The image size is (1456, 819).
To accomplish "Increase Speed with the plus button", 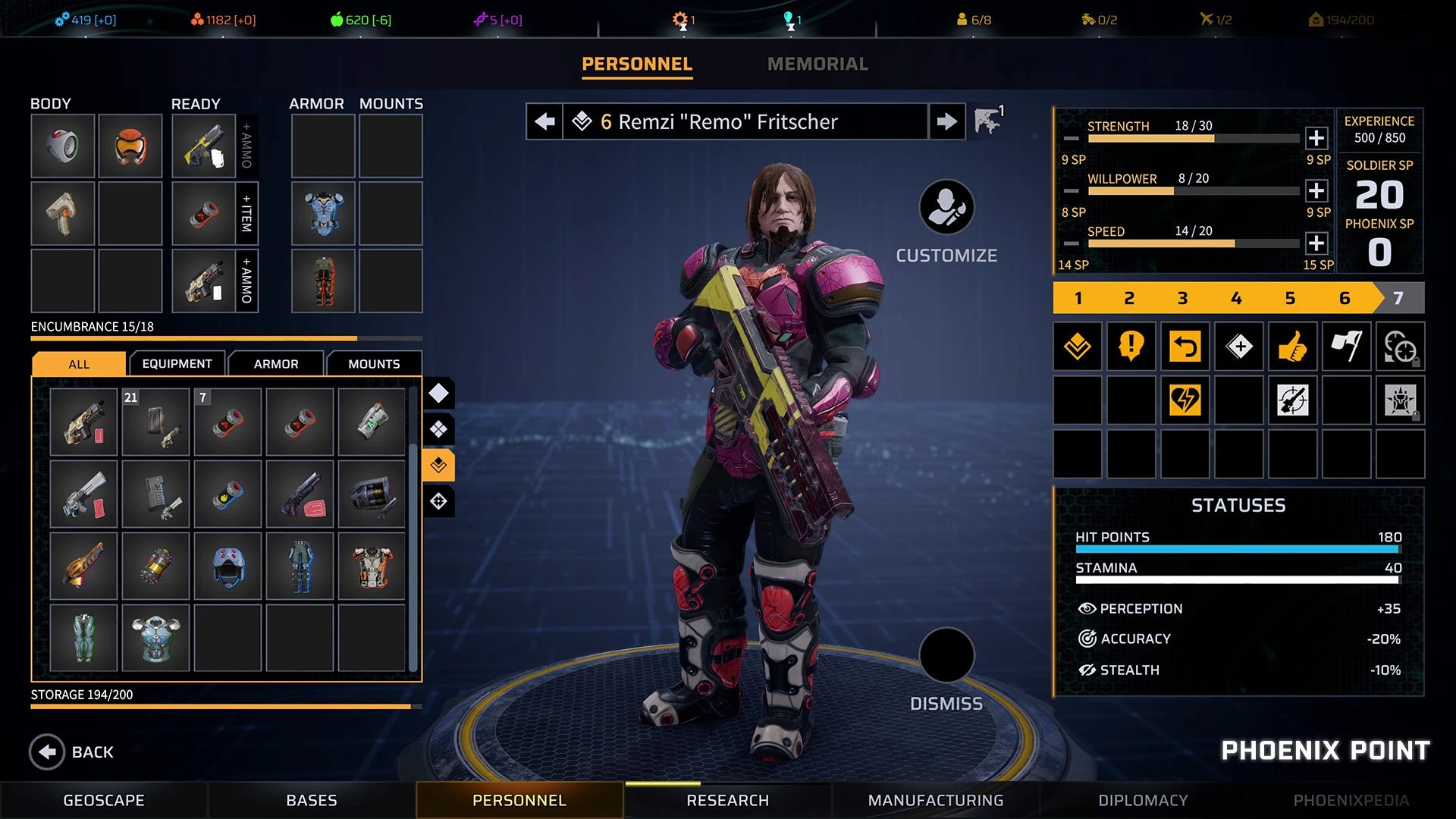I will coord(1316,243).
